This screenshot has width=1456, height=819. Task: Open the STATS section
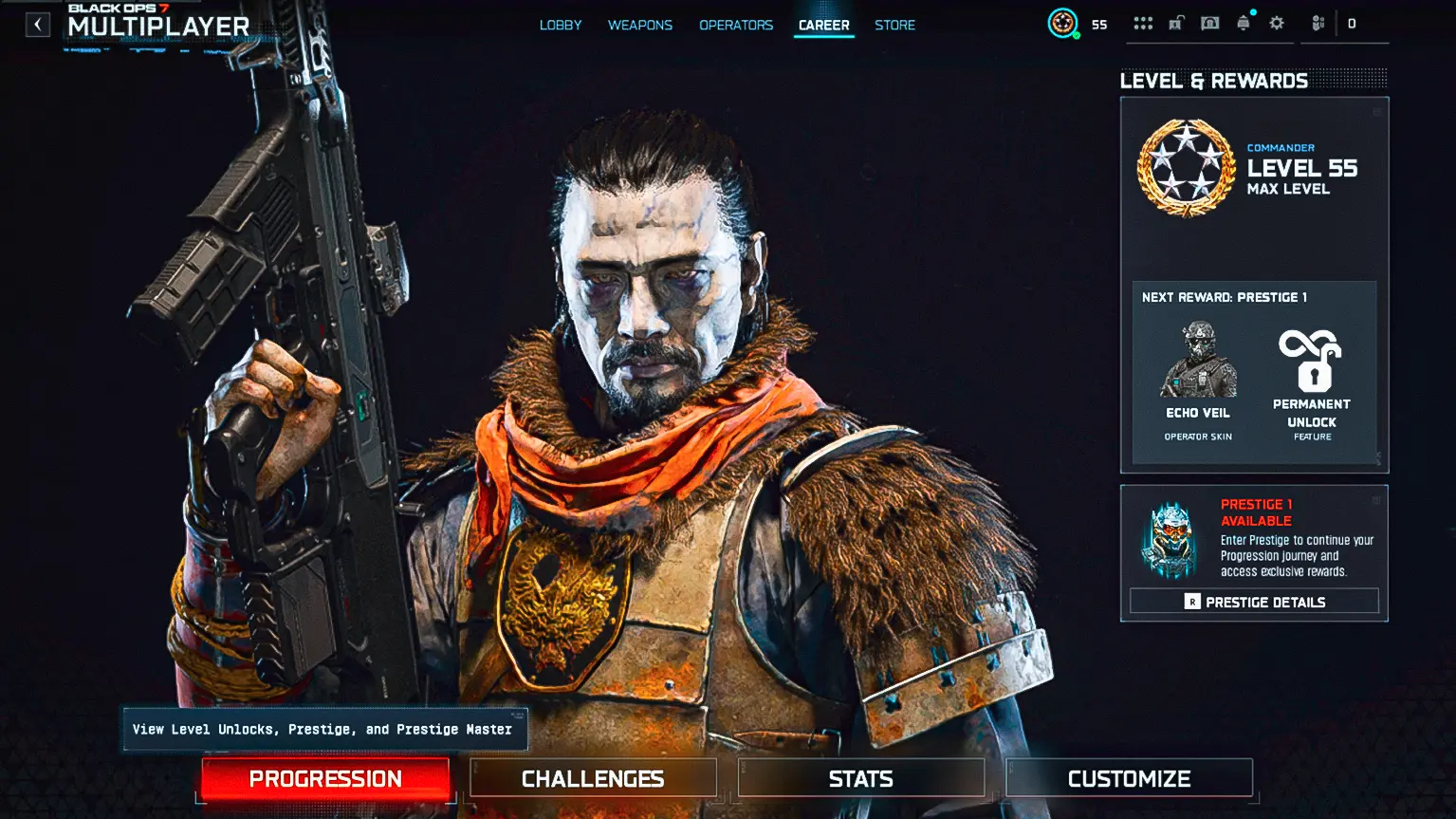859,777
